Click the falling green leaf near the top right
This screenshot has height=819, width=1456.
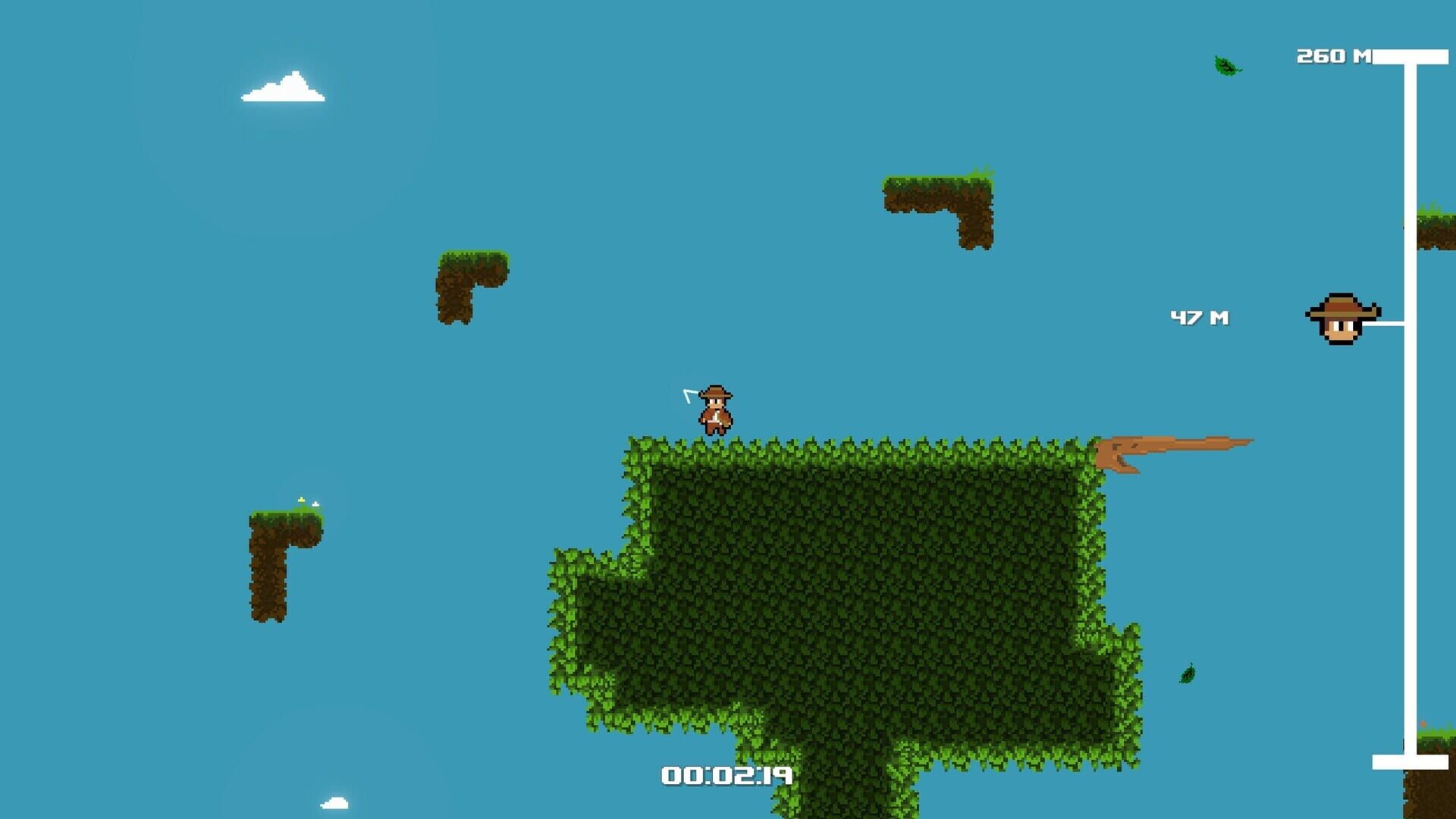pos(1223,67)
